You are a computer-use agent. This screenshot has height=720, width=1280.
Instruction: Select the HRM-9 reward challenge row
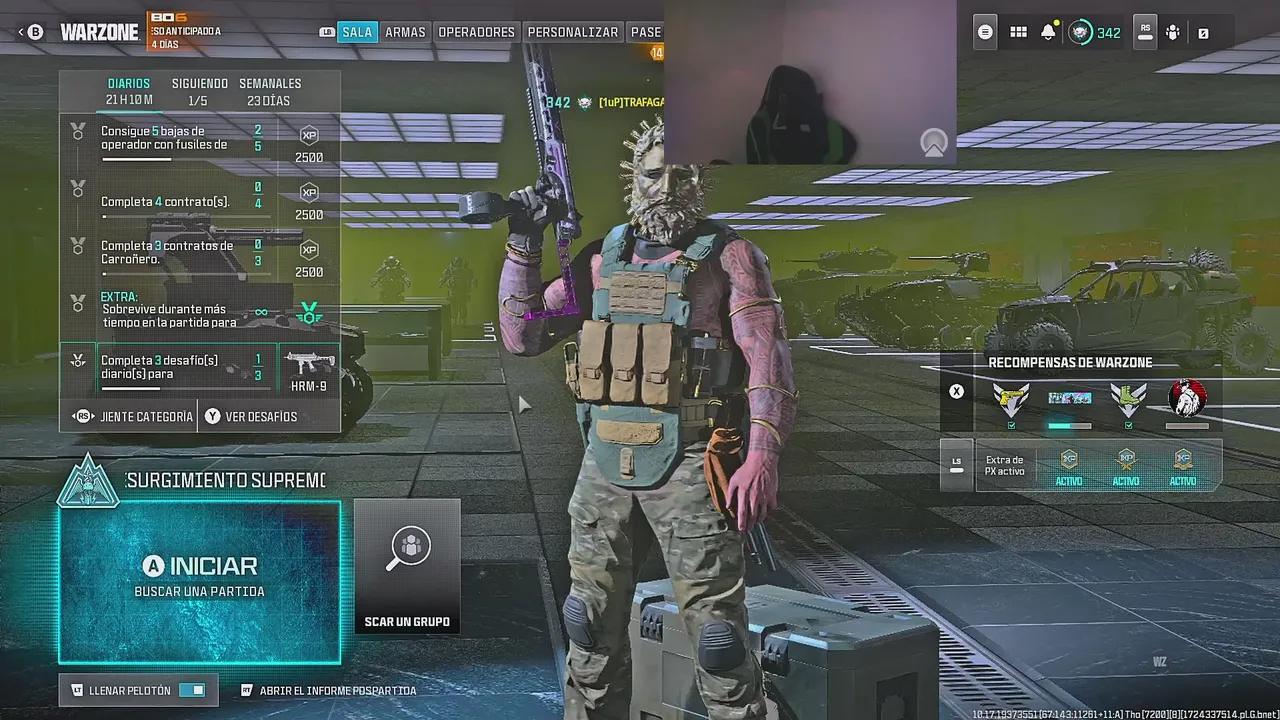[x=200, y=368]
